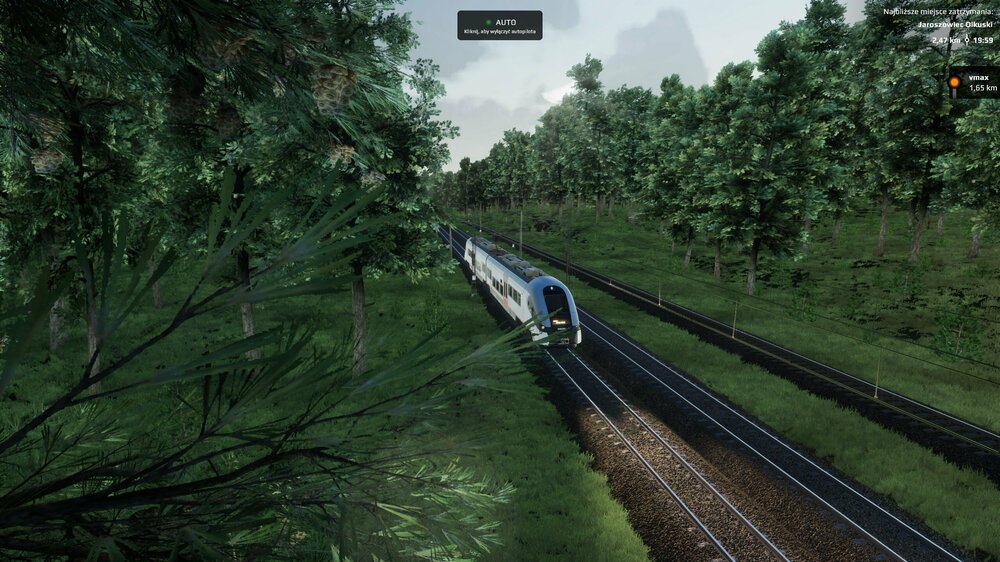Viewport: 1000px width, 562px height.
Task: Turn off the AUTO autopilot button
Action: [x=499, y=25]
